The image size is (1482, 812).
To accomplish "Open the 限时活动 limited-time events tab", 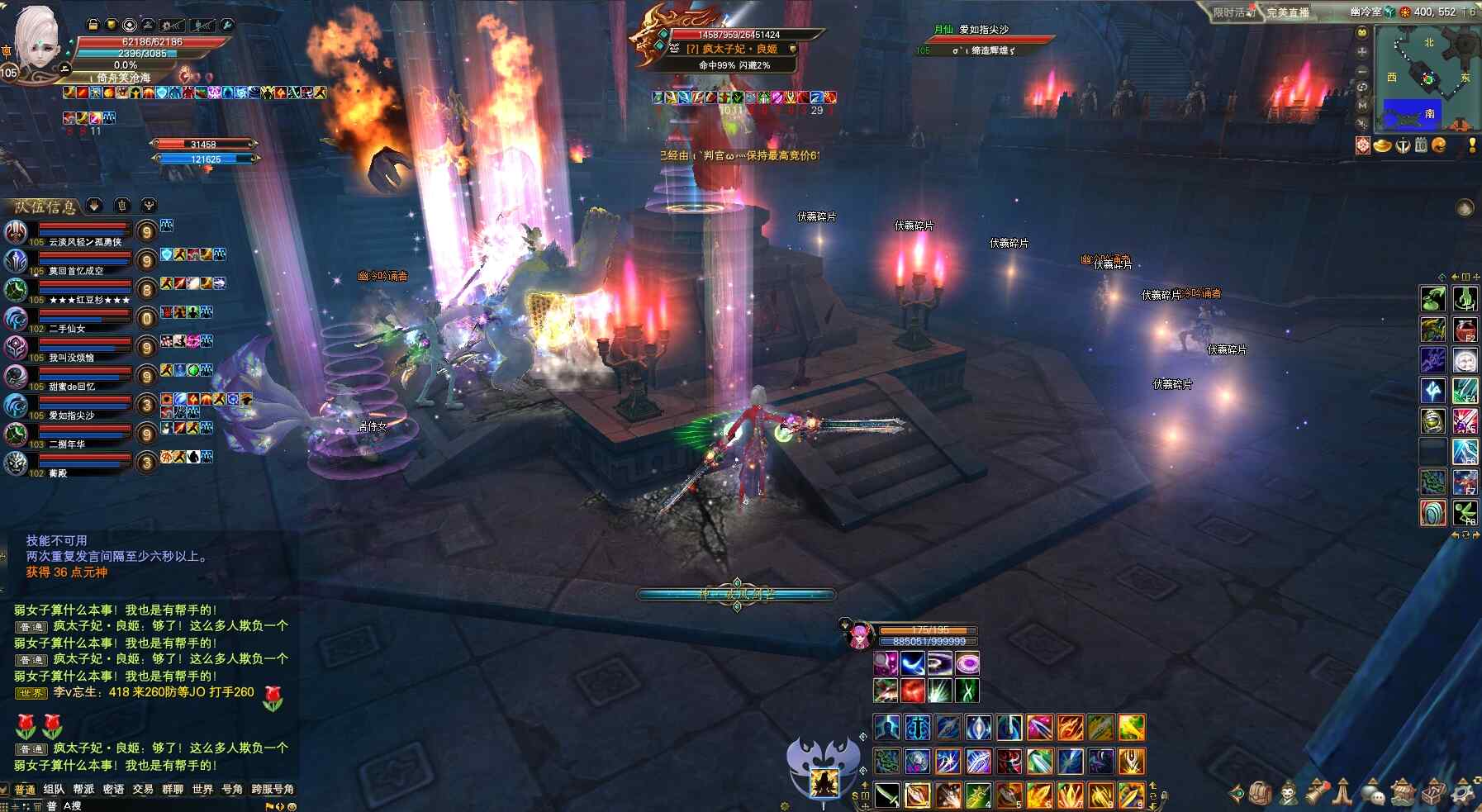I will point(1233,12).
